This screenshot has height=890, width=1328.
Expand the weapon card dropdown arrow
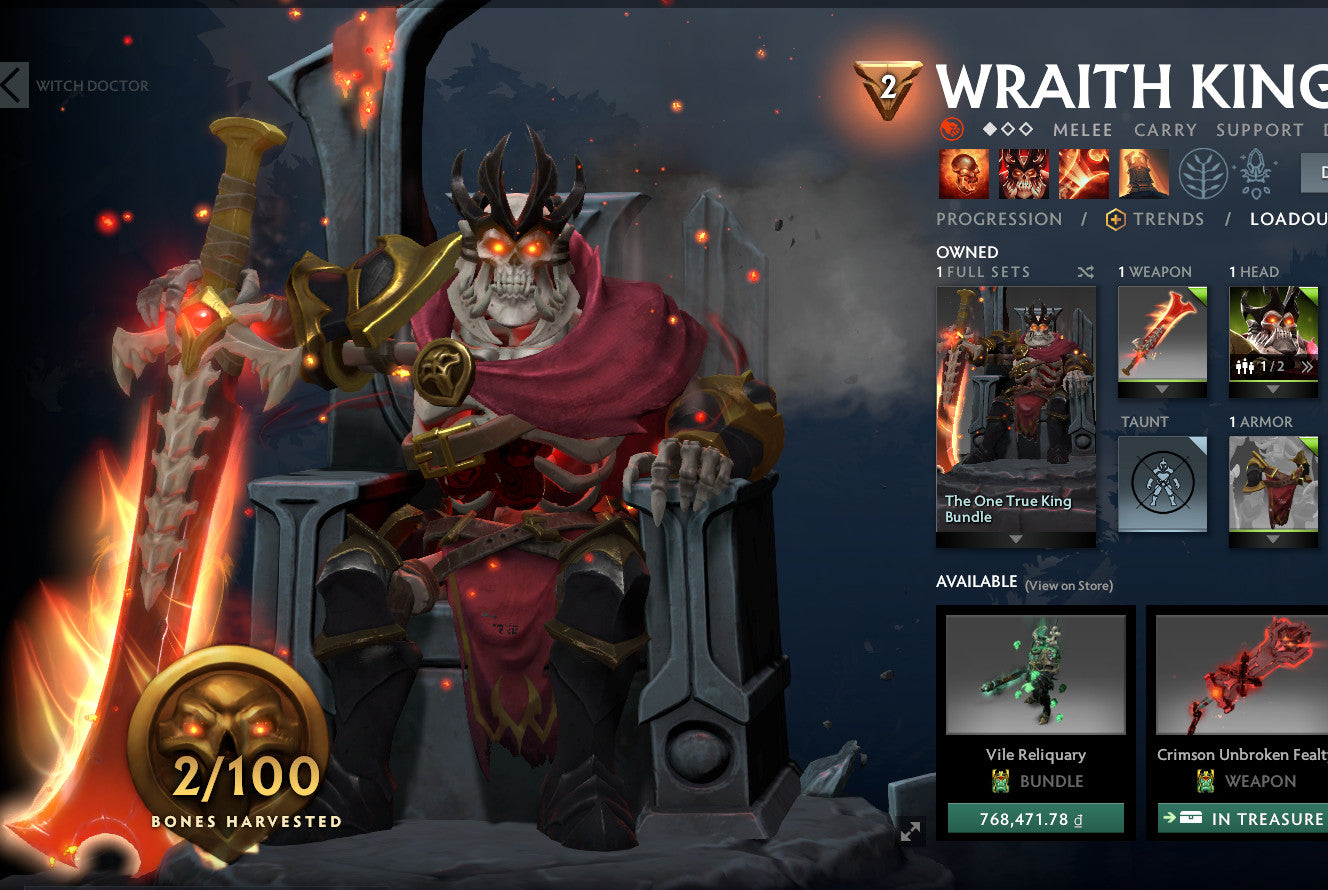click(x=1161, y=389)
